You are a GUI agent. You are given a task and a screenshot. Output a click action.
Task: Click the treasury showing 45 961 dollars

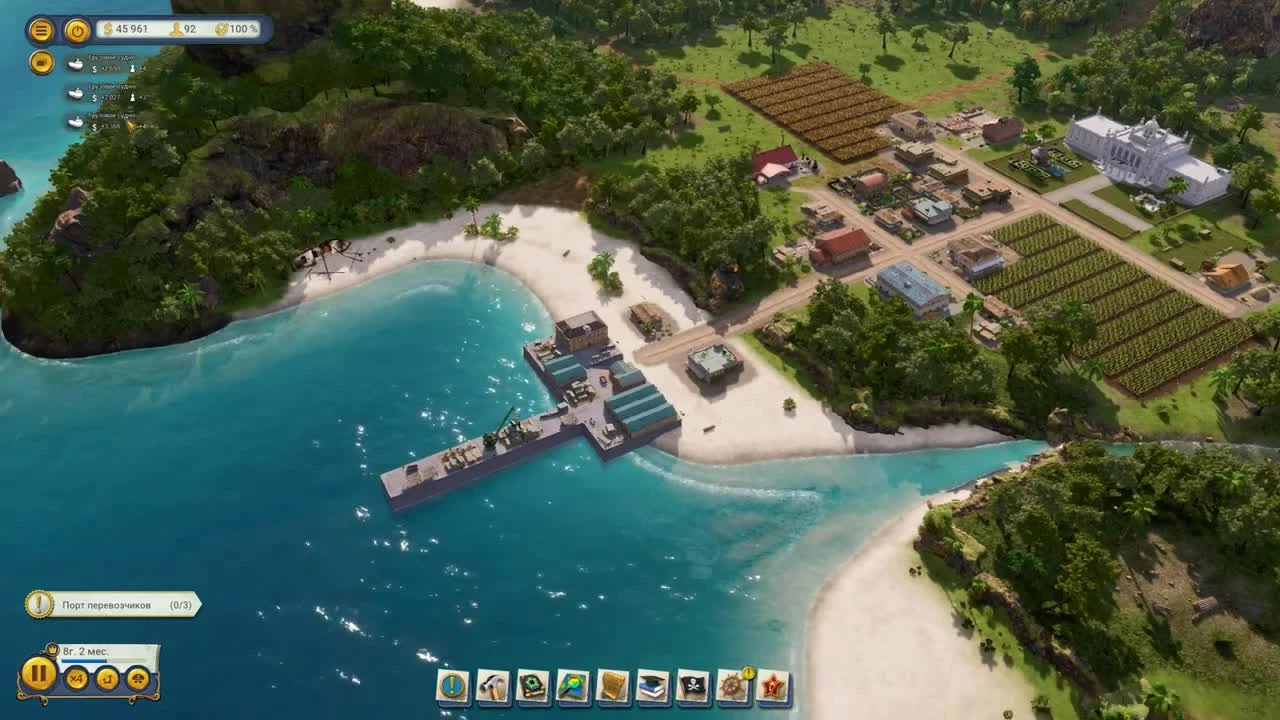coord(129,30)
